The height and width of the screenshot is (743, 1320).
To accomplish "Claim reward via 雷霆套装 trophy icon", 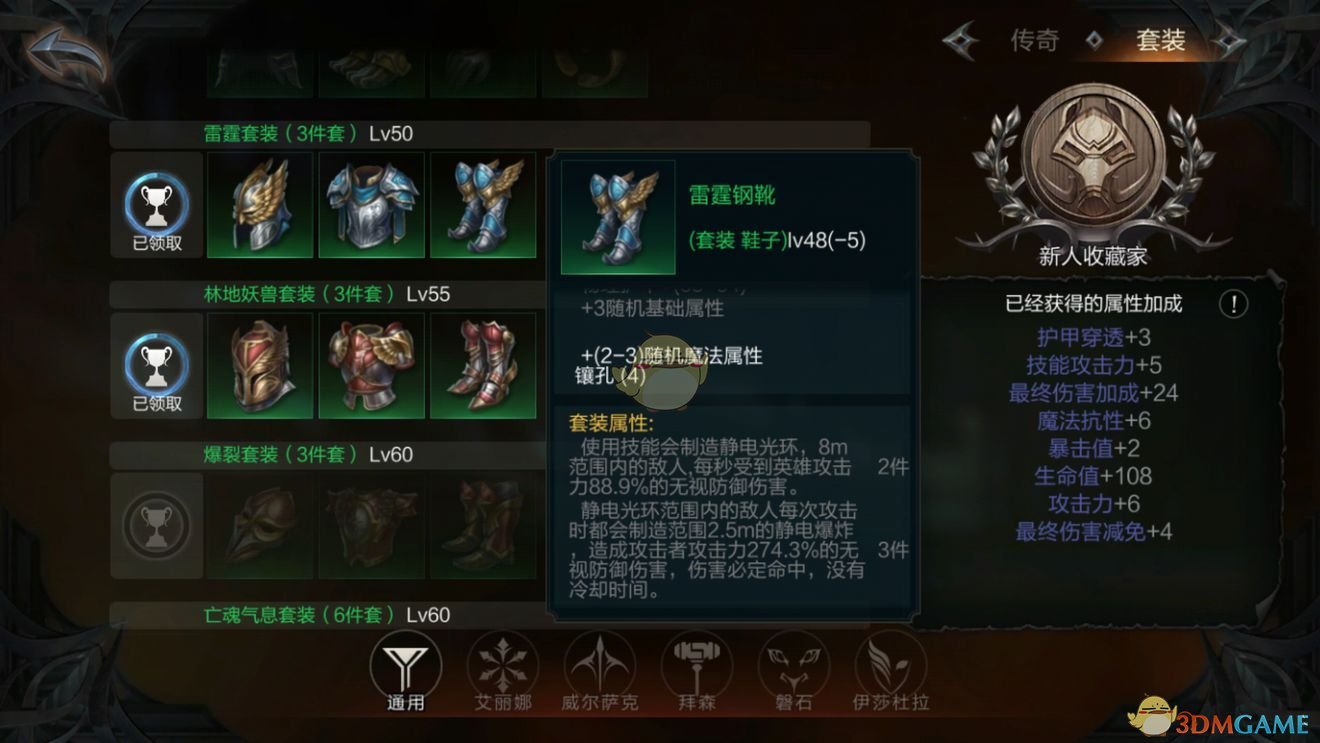I will pyautogui.click(x=156, y=207).
